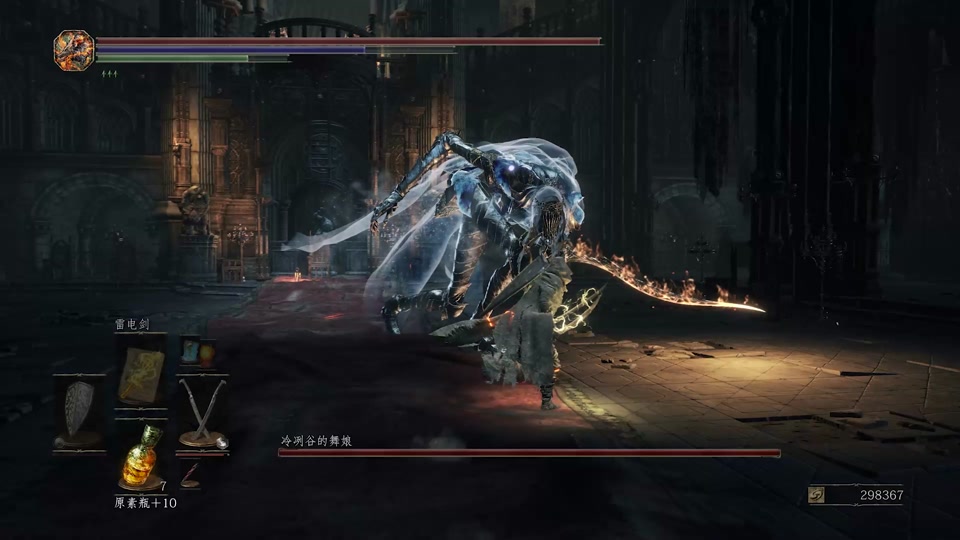Click the left-hand shield slot
This screenshot has width=960, height=540.
79,412
